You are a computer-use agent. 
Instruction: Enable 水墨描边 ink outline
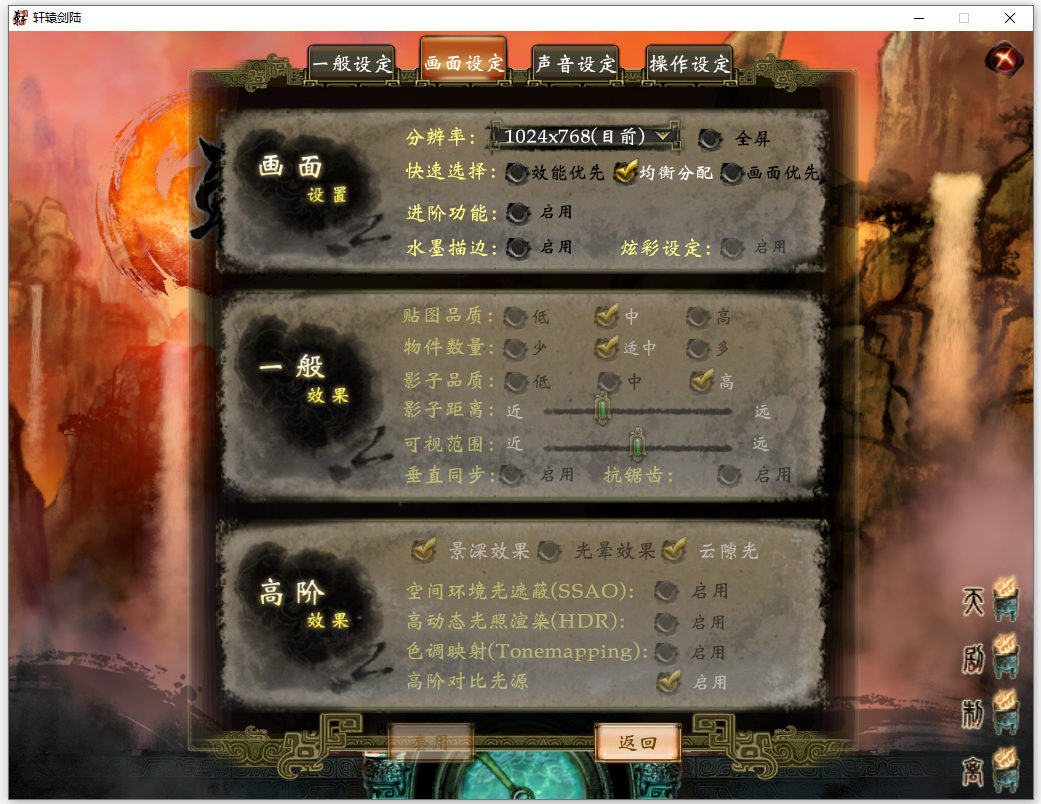tap(518, 248)
